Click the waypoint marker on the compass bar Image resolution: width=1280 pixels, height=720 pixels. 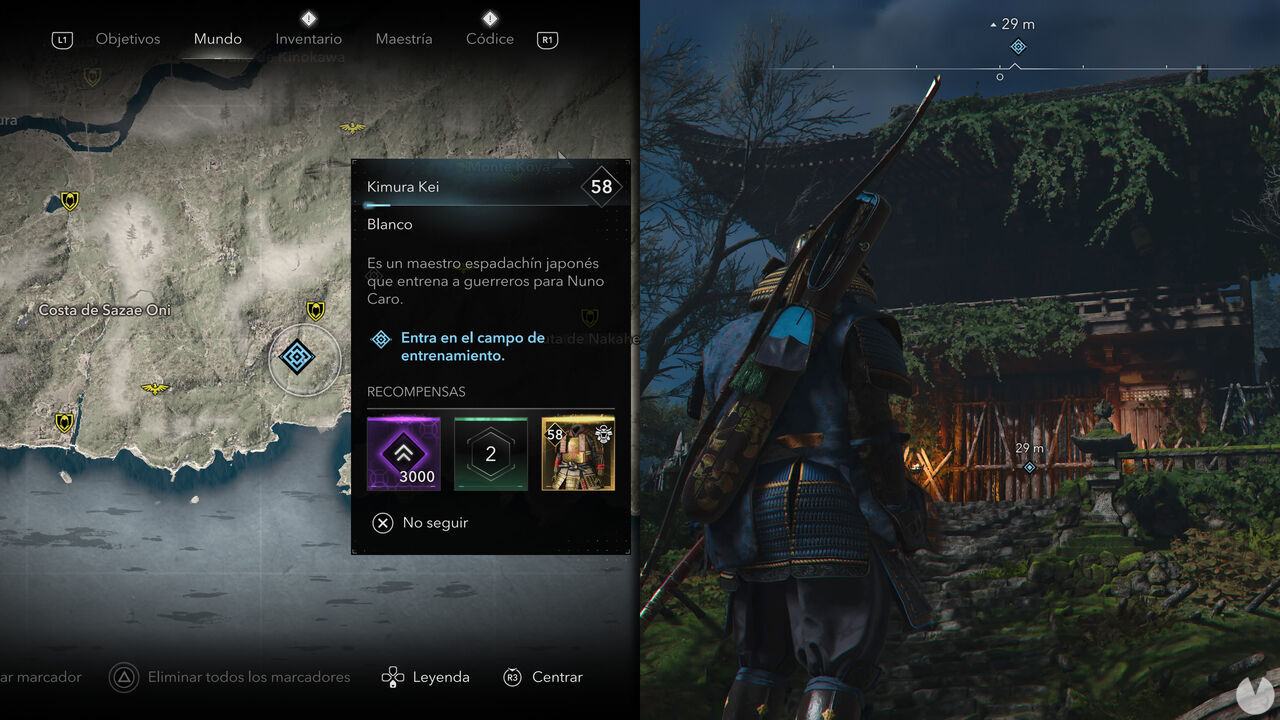(1018, 46)
